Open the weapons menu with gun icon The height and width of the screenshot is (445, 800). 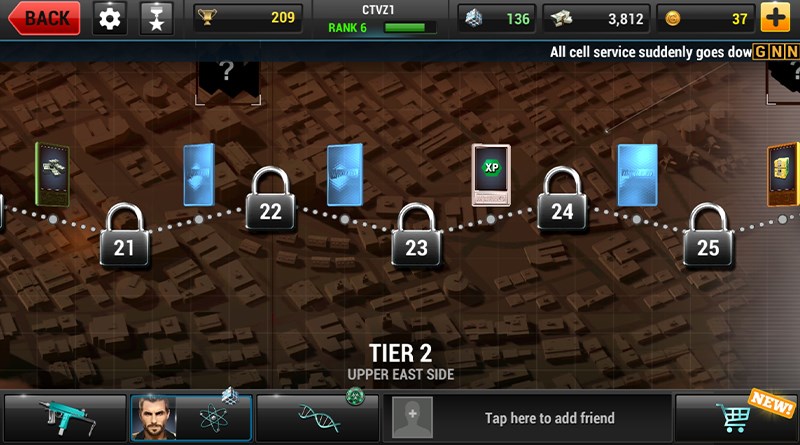pos(65,418)
